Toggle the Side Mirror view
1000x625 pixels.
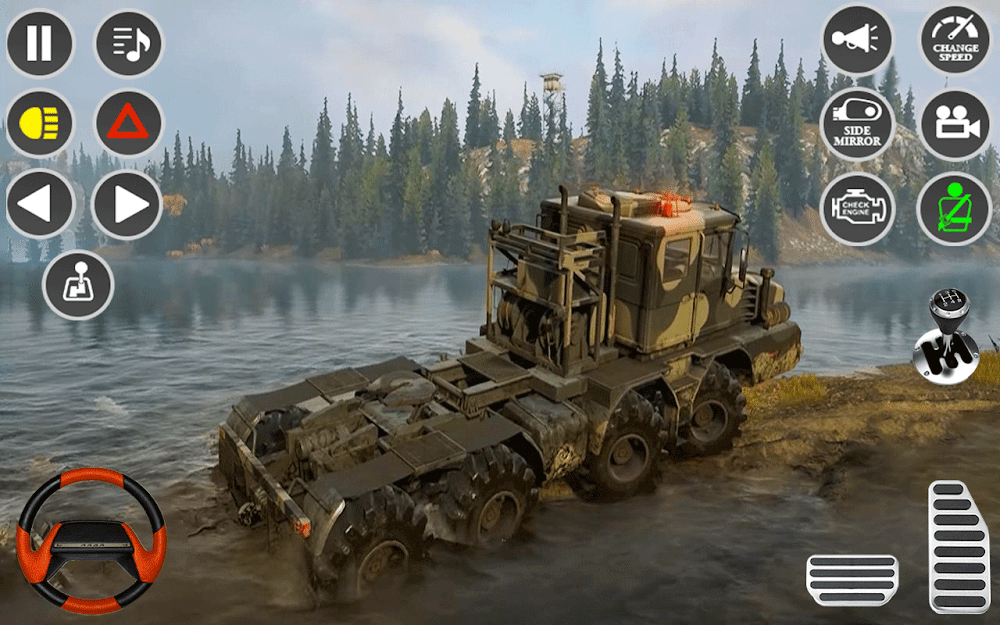click(857, 125)
